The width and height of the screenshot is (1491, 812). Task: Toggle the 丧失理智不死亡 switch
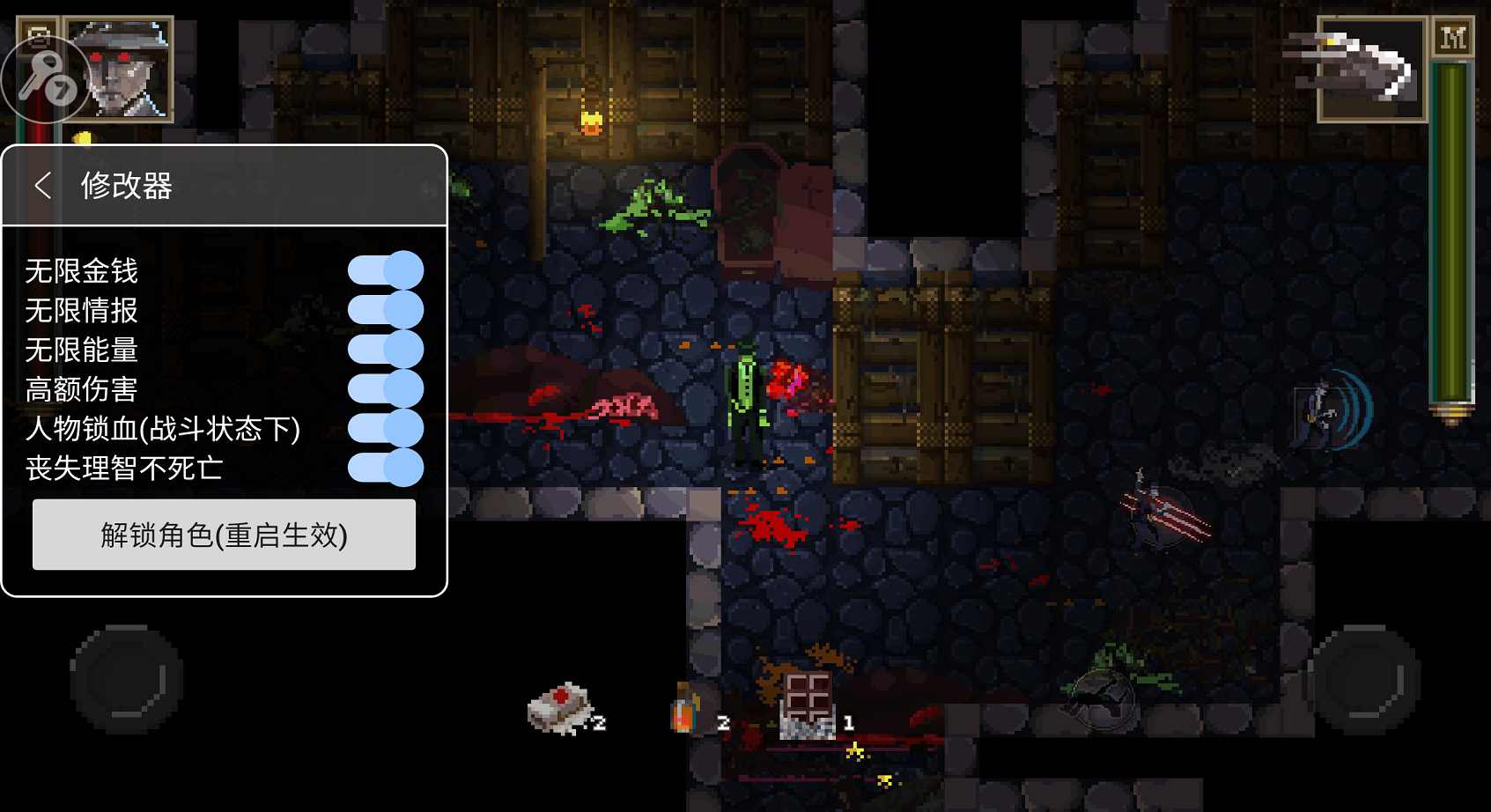pyautogui.click(x=386, y=468)
